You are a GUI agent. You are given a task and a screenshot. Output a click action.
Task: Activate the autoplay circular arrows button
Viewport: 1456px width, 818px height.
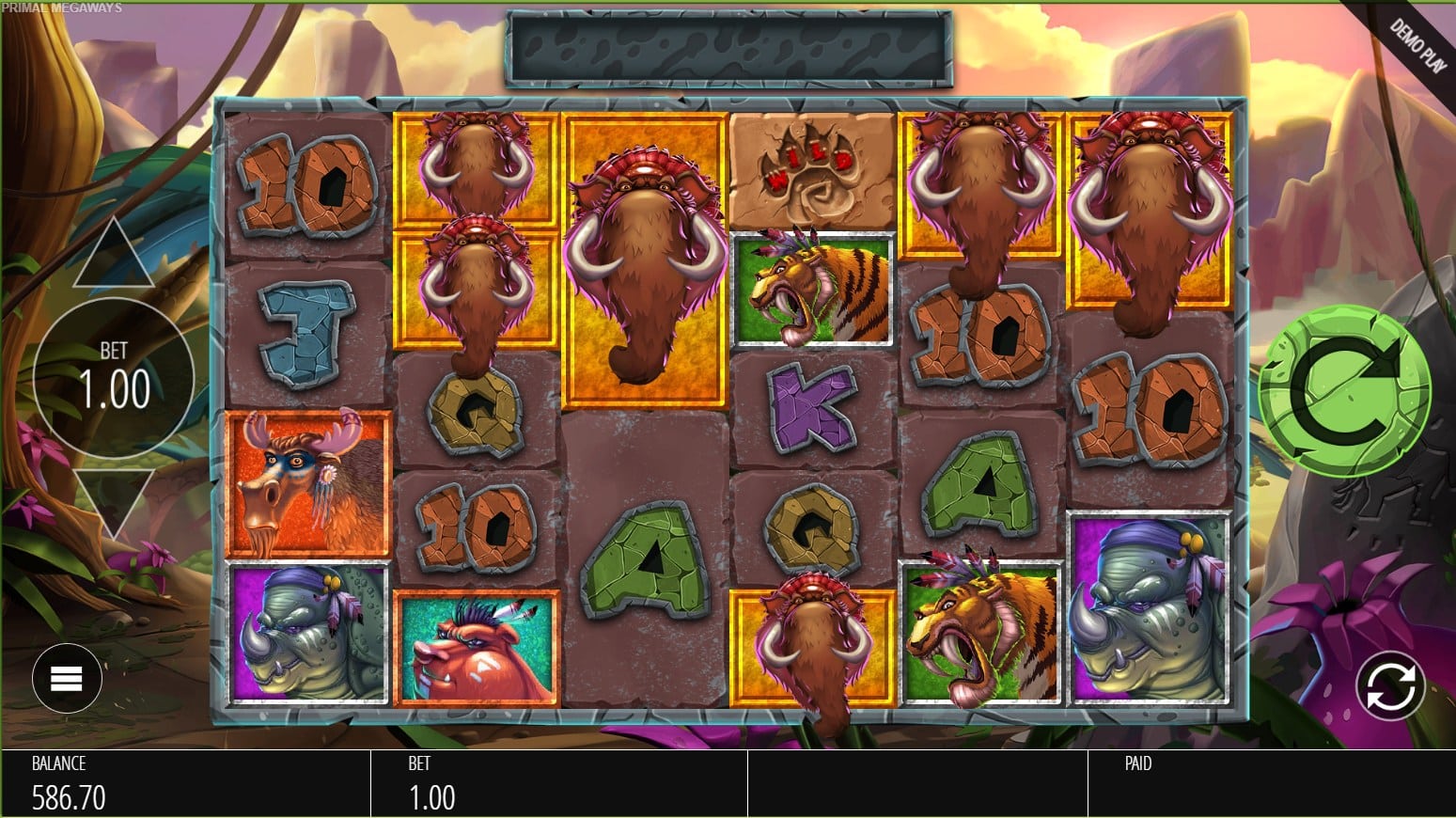click(x=1390, y=685)
